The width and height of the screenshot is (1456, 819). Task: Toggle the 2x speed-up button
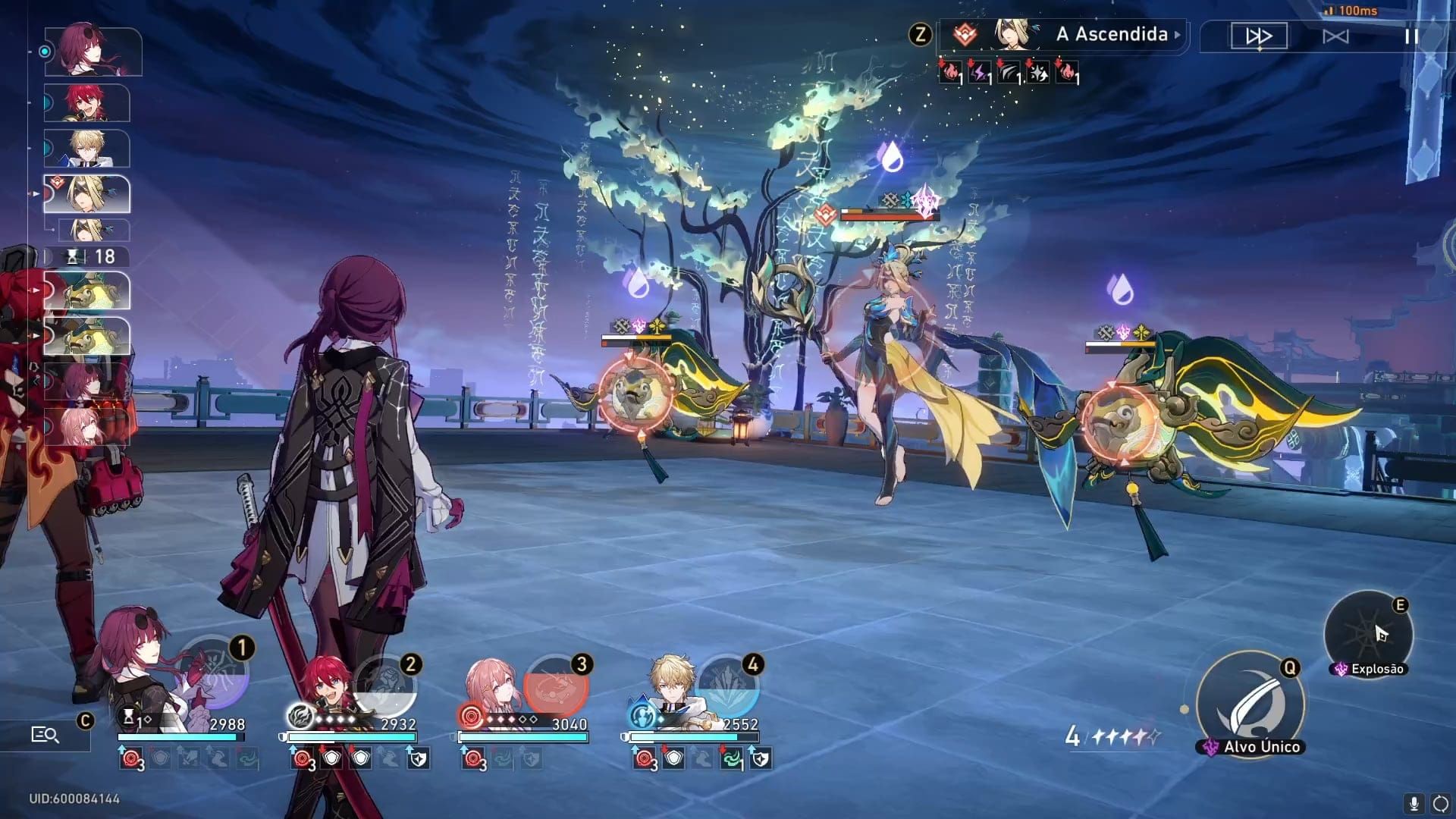pyautogui.click(x=1259, y=36)
